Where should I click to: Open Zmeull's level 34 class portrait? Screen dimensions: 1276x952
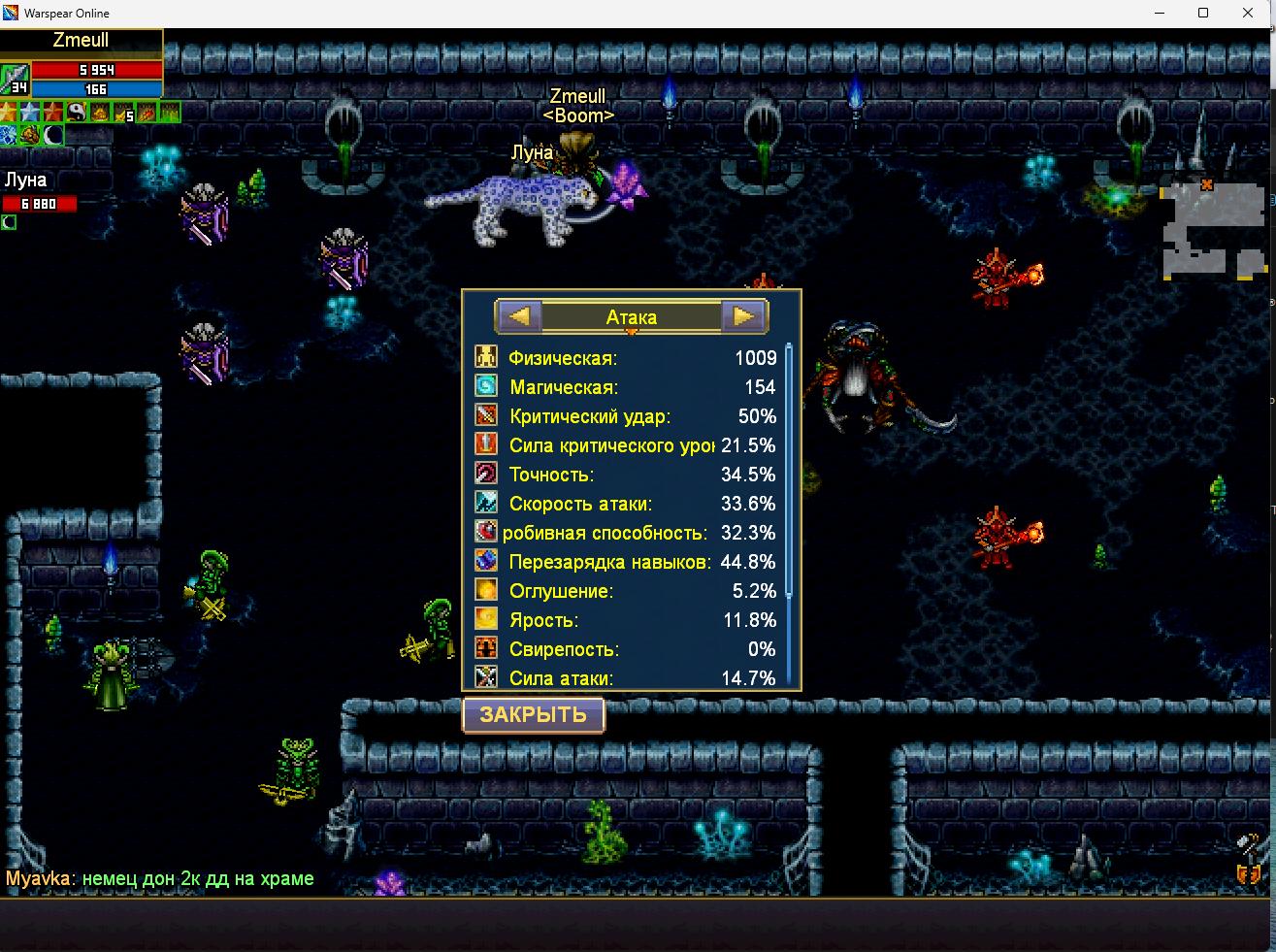tap(15, 79)
